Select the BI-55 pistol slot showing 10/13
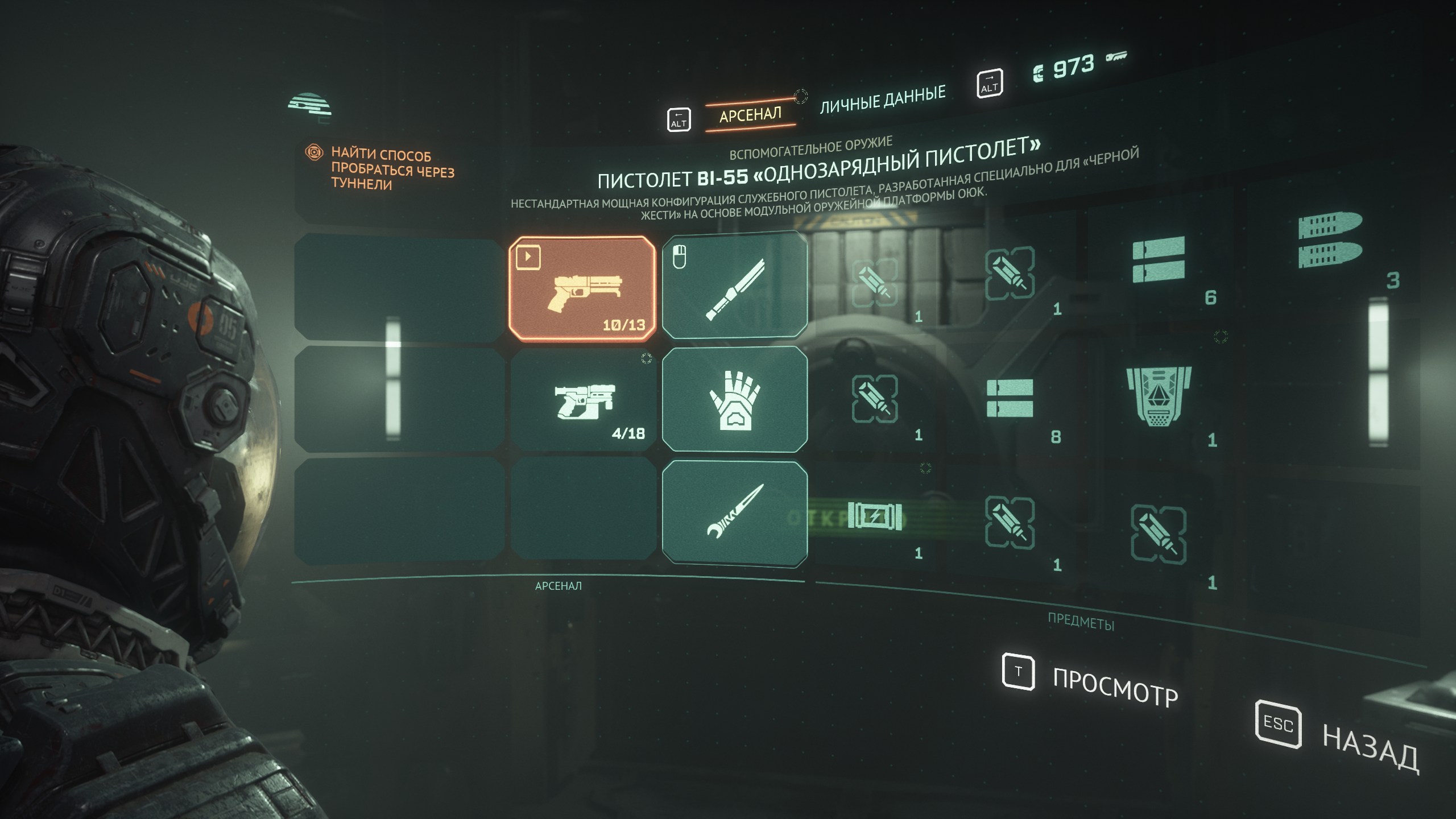The width and height of the screenshot is (1456, 819). 582,288
